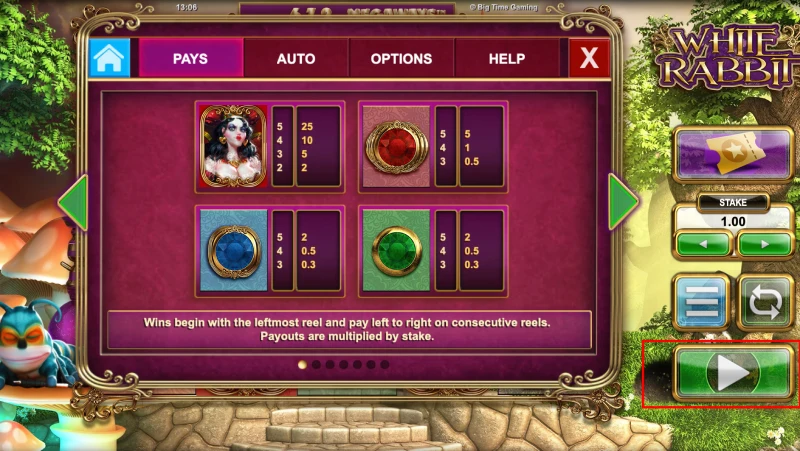
Task: Go to the previous paytable page
Action: (73, 203)
